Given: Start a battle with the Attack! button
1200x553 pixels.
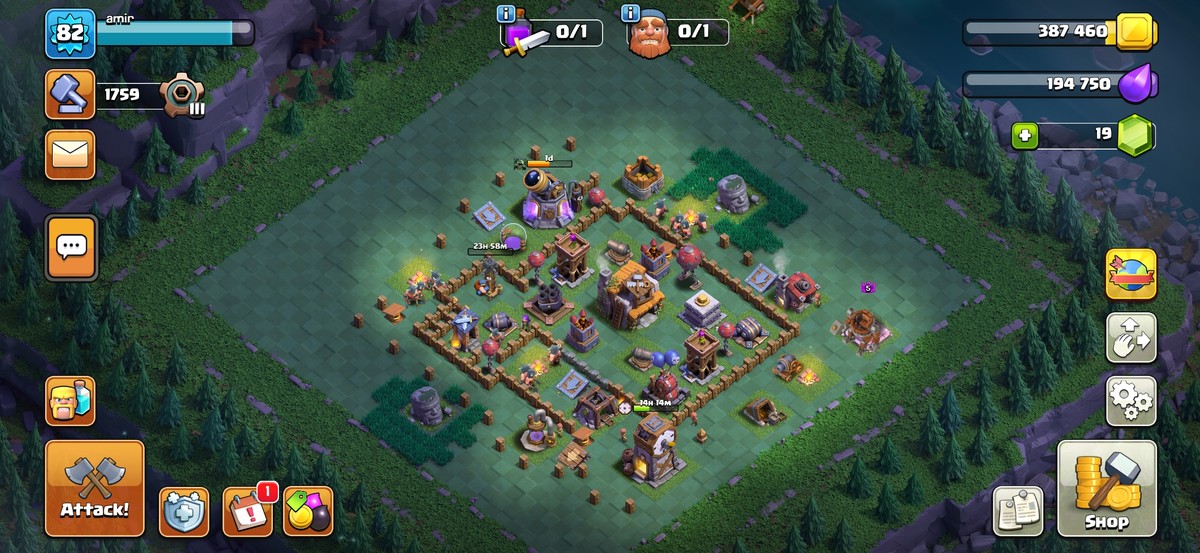Looking at the screenshot, I should tap(95, 489).
